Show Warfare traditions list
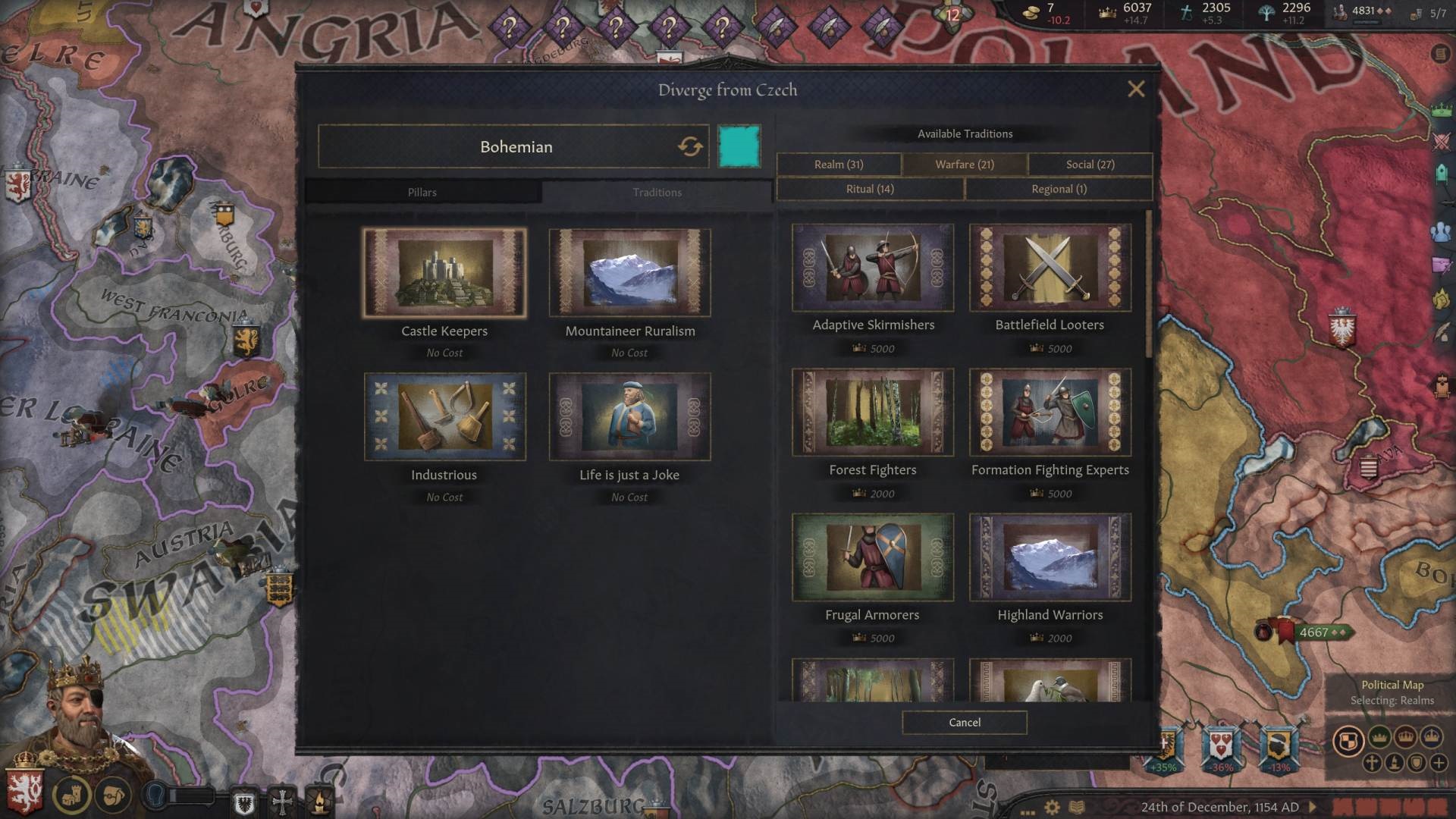The width and height of the screenshot is (1456, 819). tap(964, 165)
